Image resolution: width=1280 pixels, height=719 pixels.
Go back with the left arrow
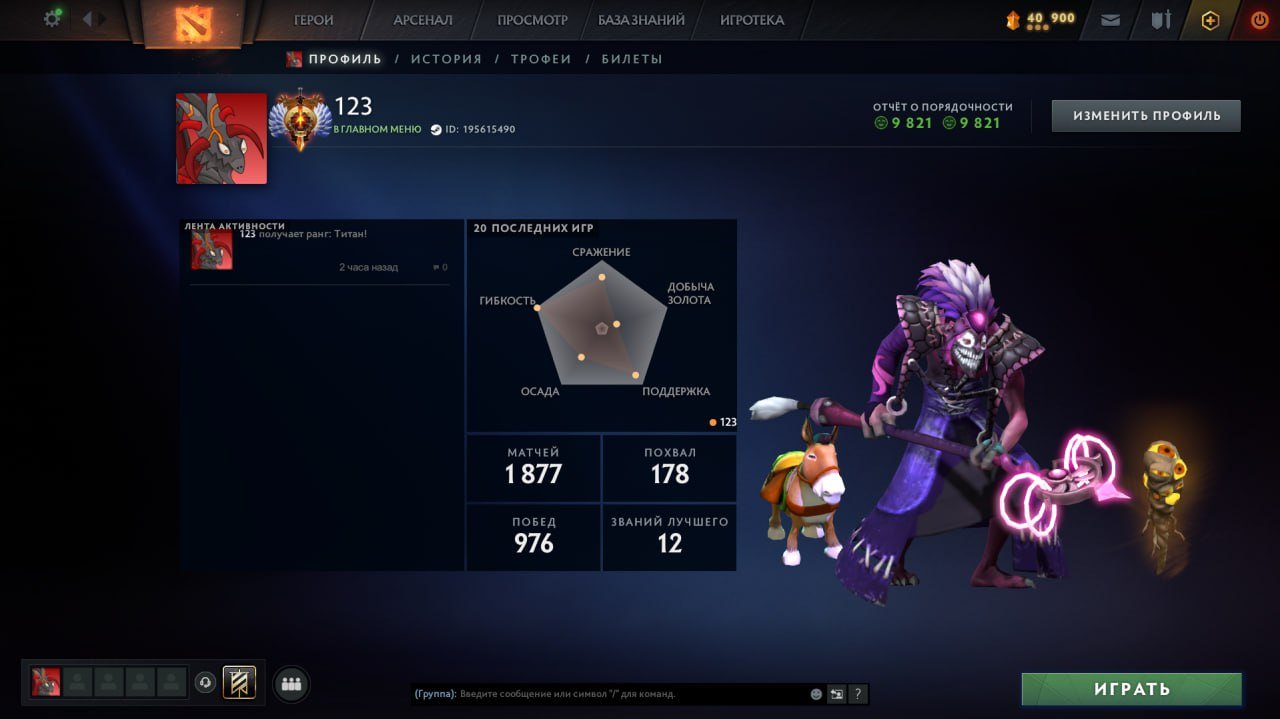pyautogui.click(x=87, y=19)
